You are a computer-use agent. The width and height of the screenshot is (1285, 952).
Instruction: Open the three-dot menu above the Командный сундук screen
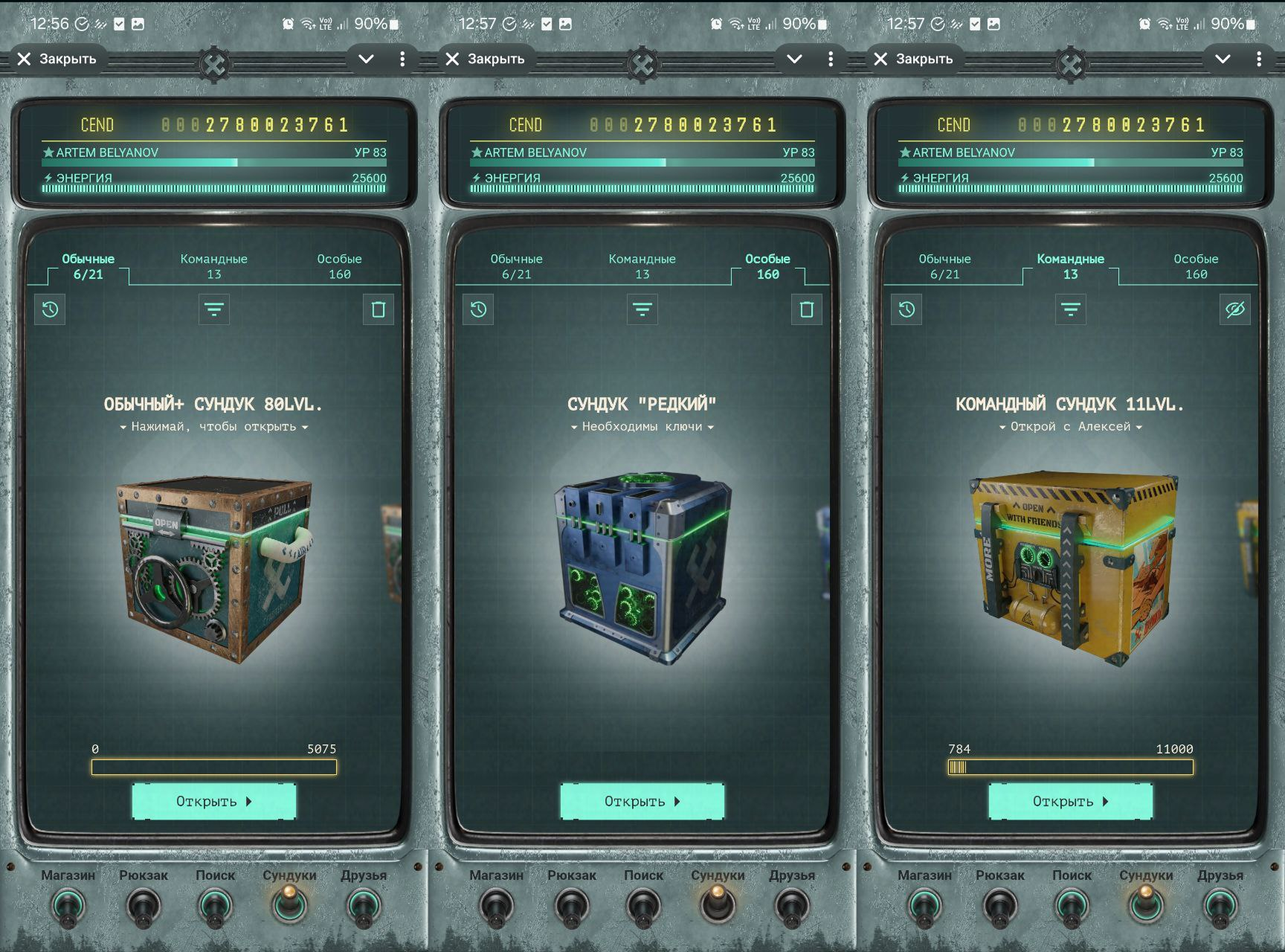(x=1258, y=59)
